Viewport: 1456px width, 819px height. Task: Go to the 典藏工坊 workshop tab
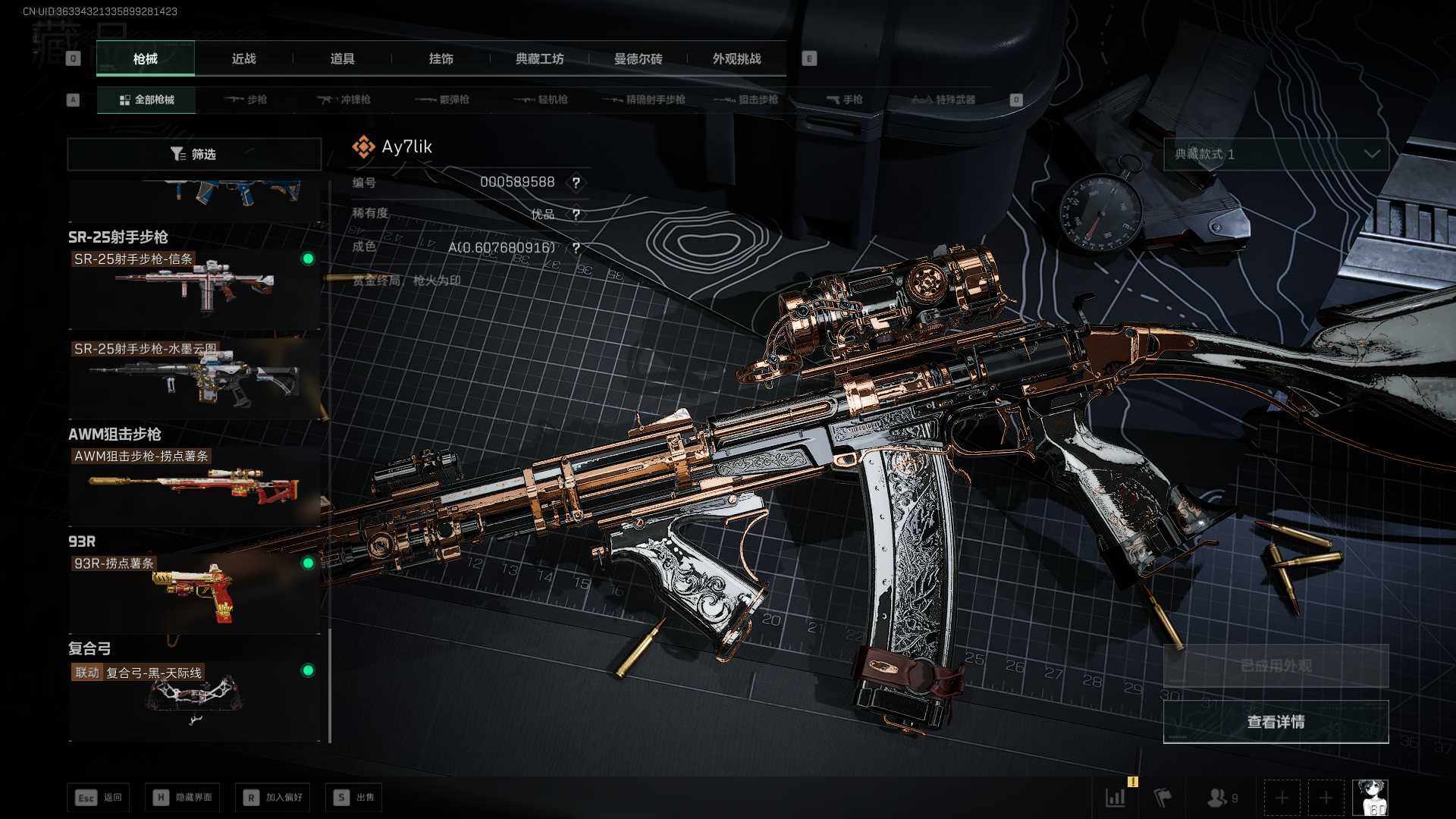point(539,59)
